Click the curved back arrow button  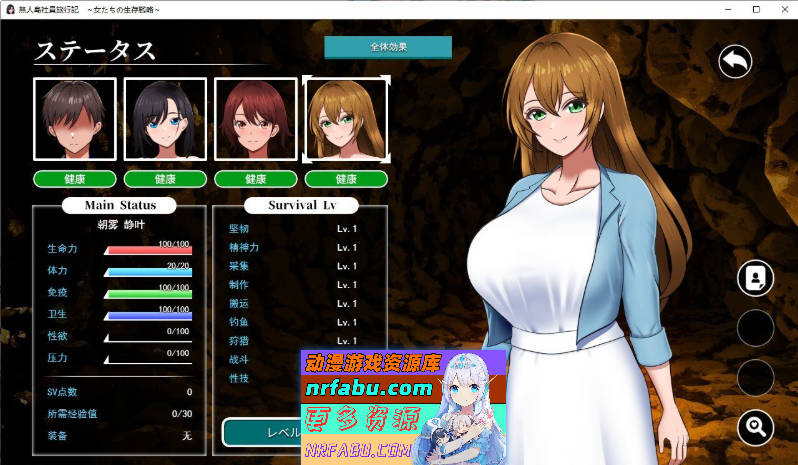[735, 62]
